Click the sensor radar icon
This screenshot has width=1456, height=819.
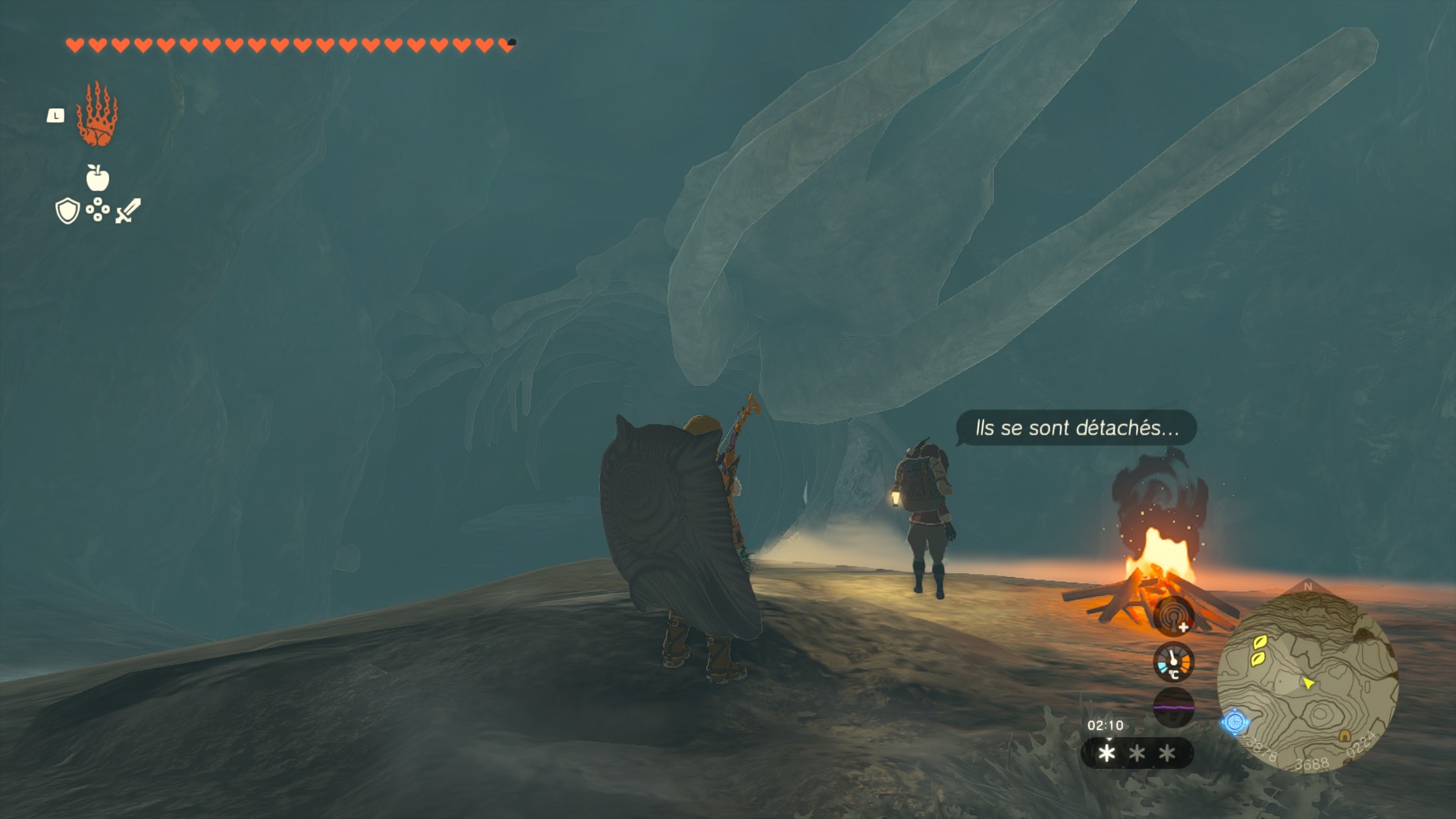pos(1173,616)
